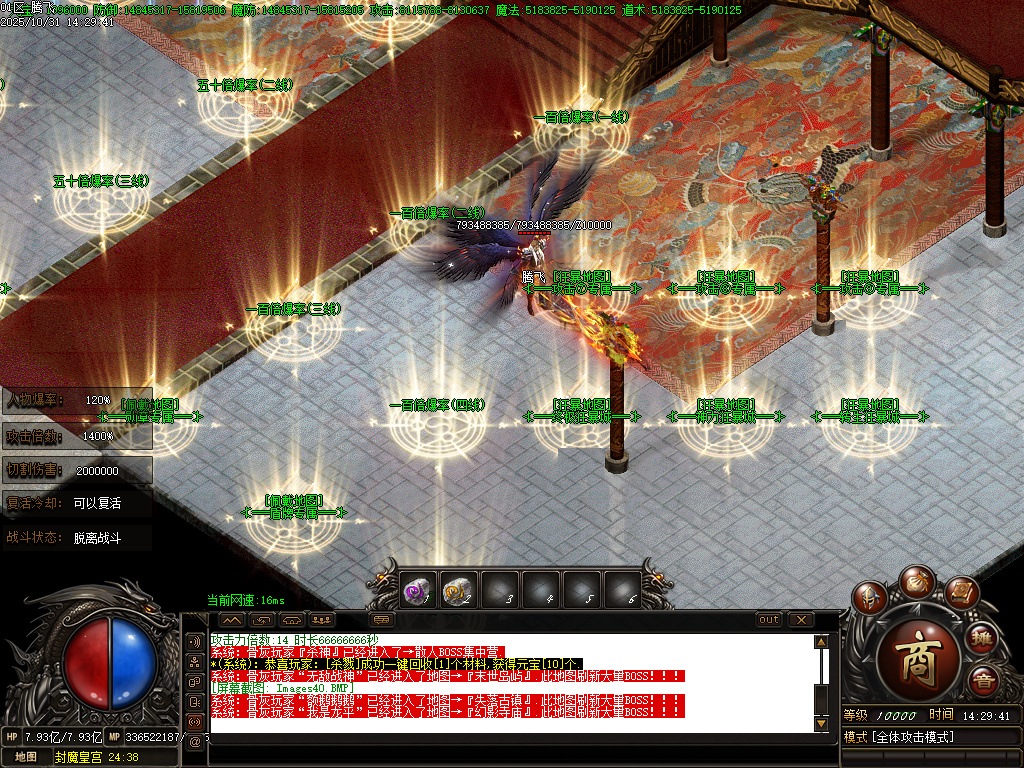Viewport: 1024px width, 768px height.
Task: Close the chat panel with the X button
Action: point(800,620)
